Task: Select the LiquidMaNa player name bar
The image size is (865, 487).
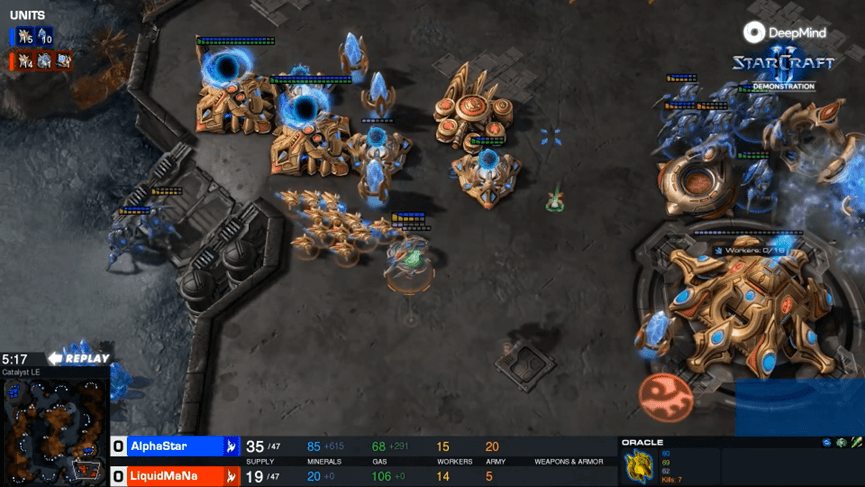Action: (174, 477)
